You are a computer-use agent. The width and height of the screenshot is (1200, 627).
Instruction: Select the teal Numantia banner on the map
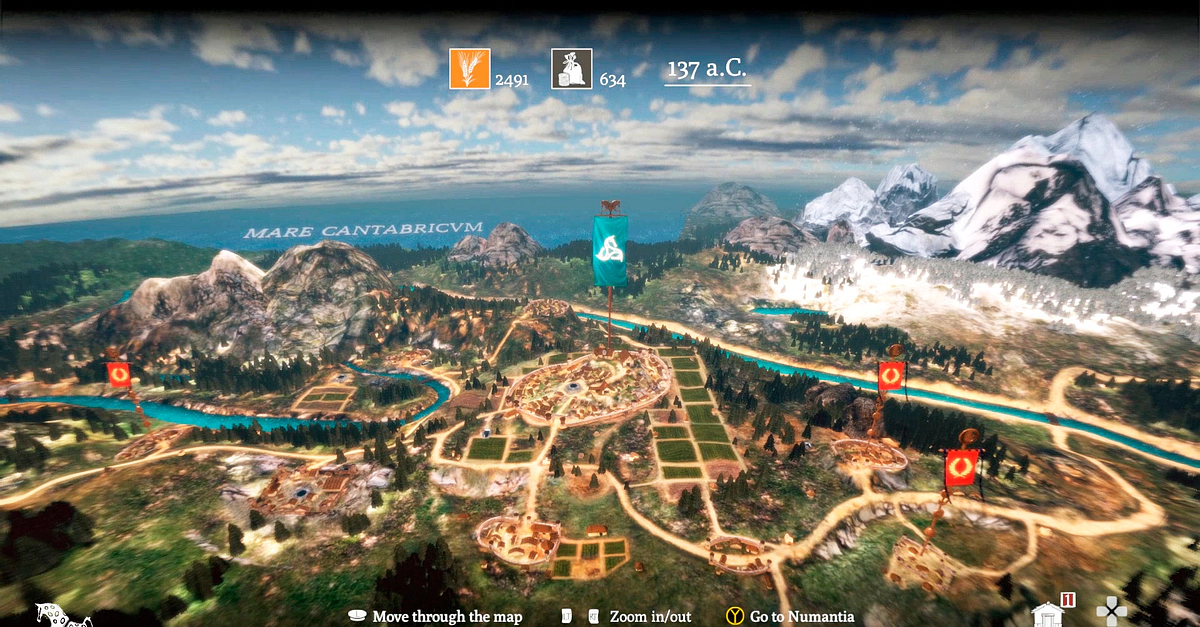tap(610, 251)
